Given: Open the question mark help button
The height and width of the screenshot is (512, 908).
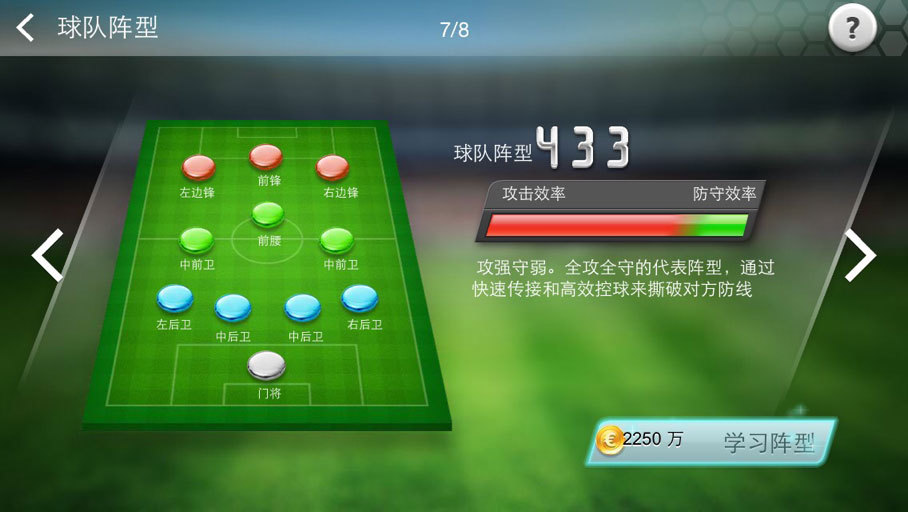Looking at the screenshot, I should coord(852,28).
